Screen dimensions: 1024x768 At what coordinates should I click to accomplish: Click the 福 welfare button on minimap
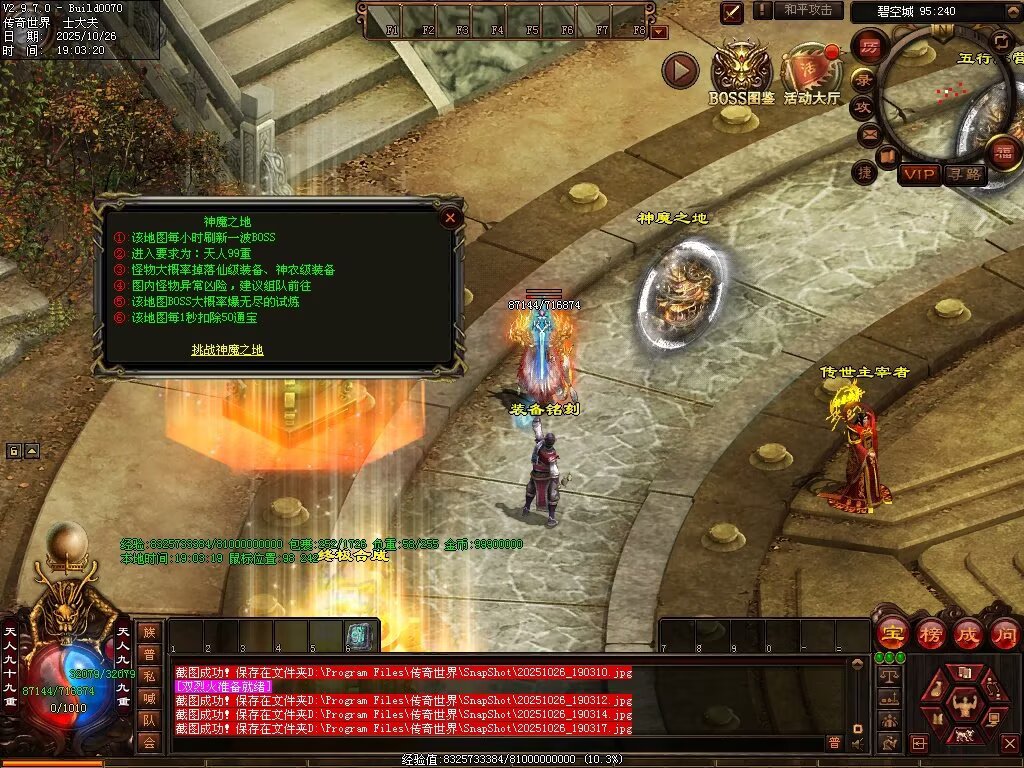point(1002,154)
